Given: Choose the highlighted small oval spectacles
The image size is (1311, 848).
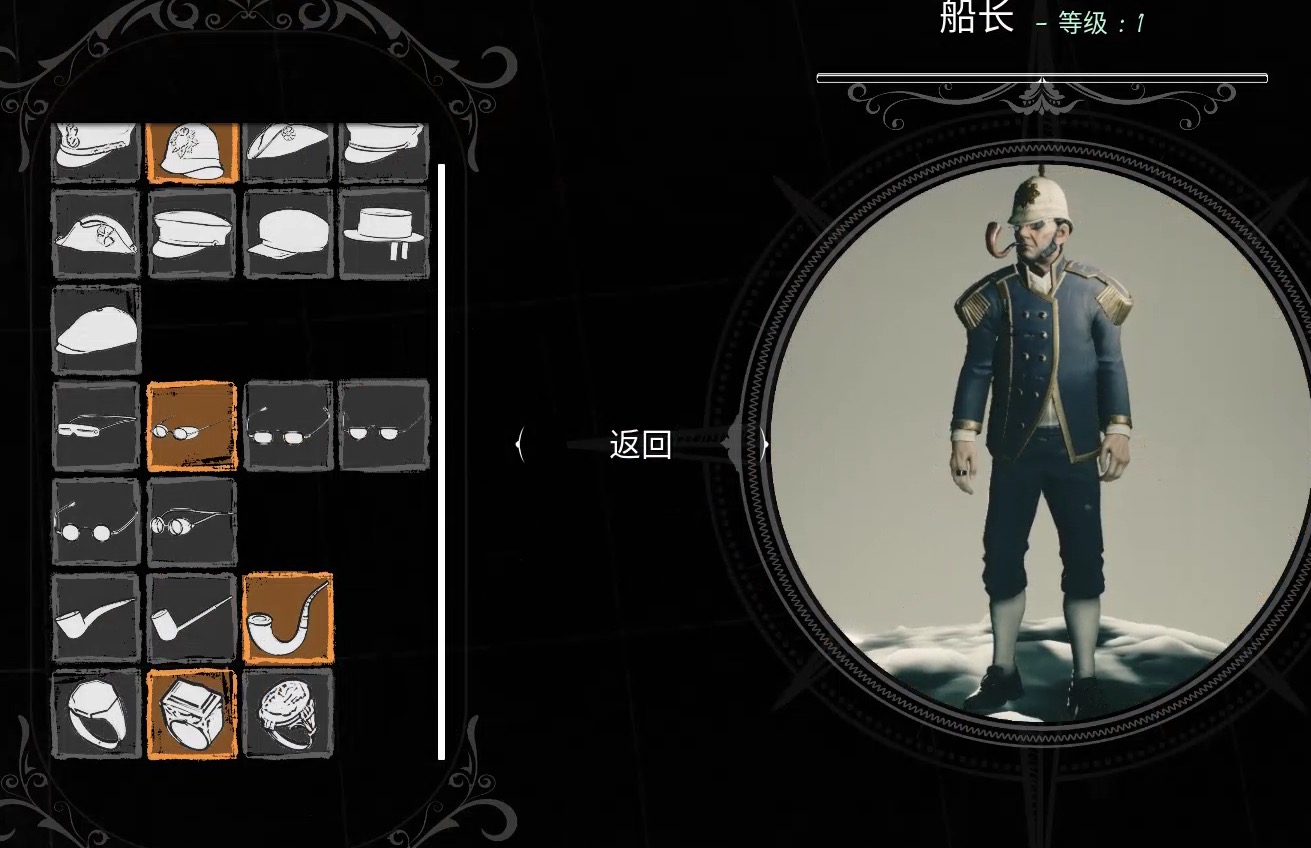Looking at the screenshot, I should click(192, 426).
